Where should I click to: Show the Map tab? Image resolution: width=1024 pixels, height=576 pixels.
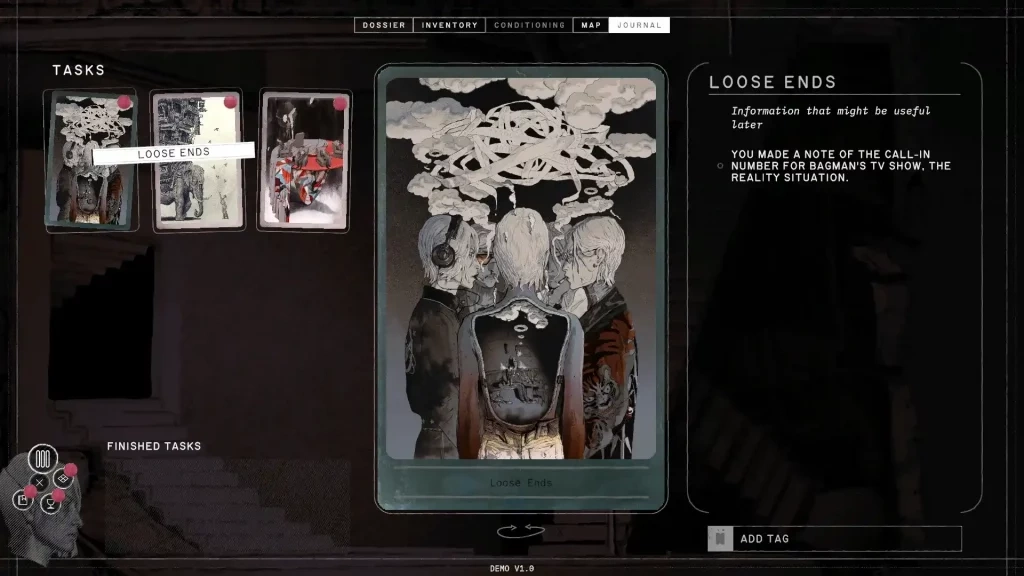pyautogui.click(x=591, y=25)
